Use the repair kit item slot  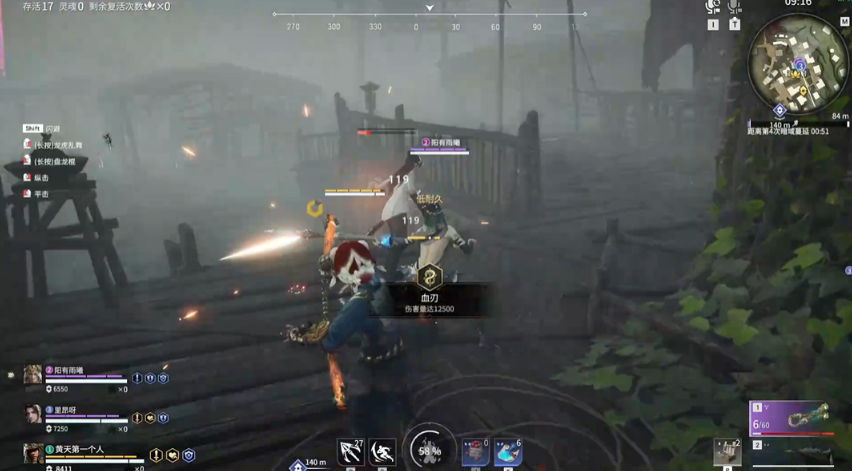point(727,452)
